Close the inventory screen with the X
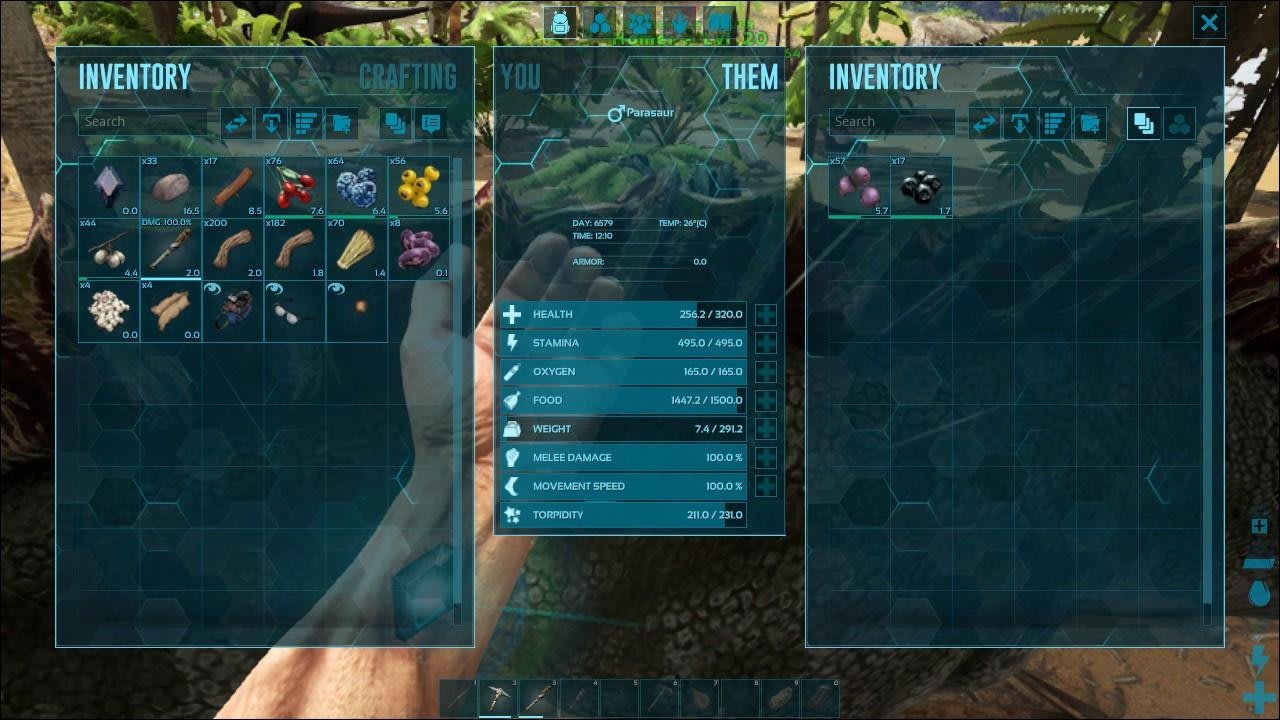1280x720 pixels. coord(1209,23)
